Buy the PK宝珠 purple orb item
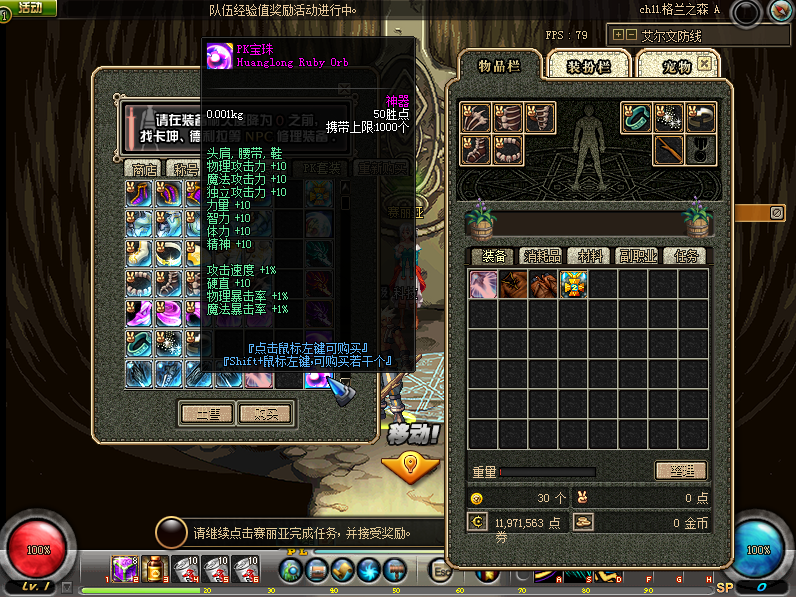Screen dimensions: 796x597 pyautogui.click(x=319, y=374)
